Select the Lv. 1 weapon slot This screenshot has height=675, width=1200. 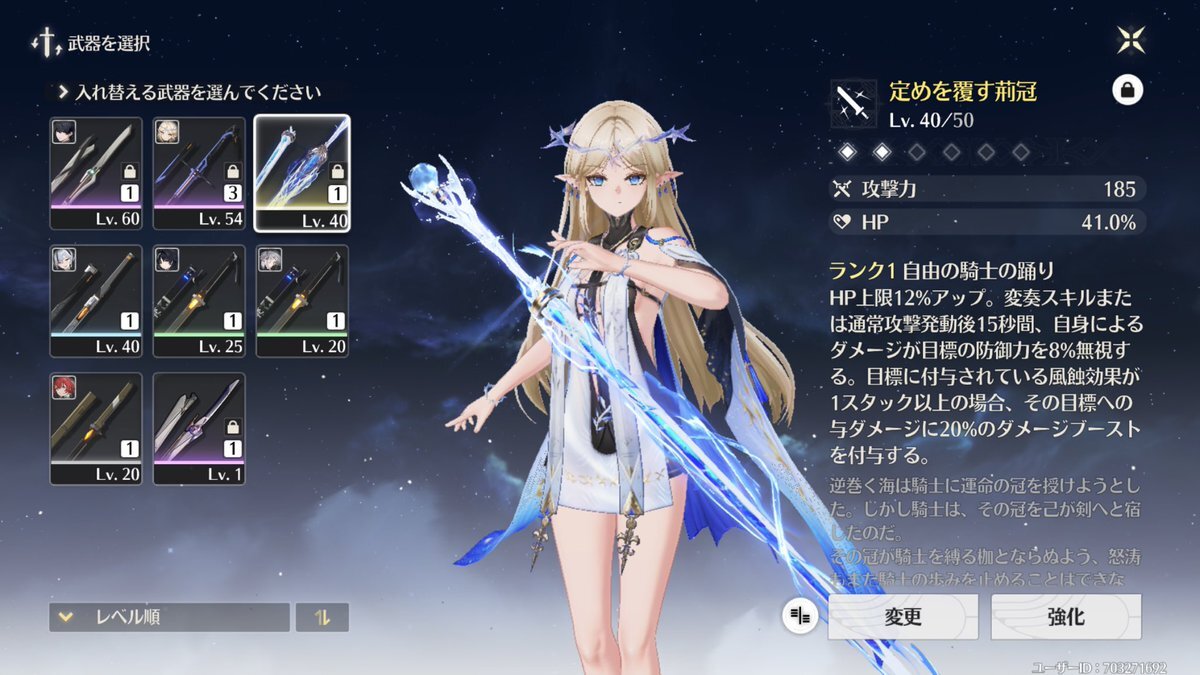click(x=199, y=429)
